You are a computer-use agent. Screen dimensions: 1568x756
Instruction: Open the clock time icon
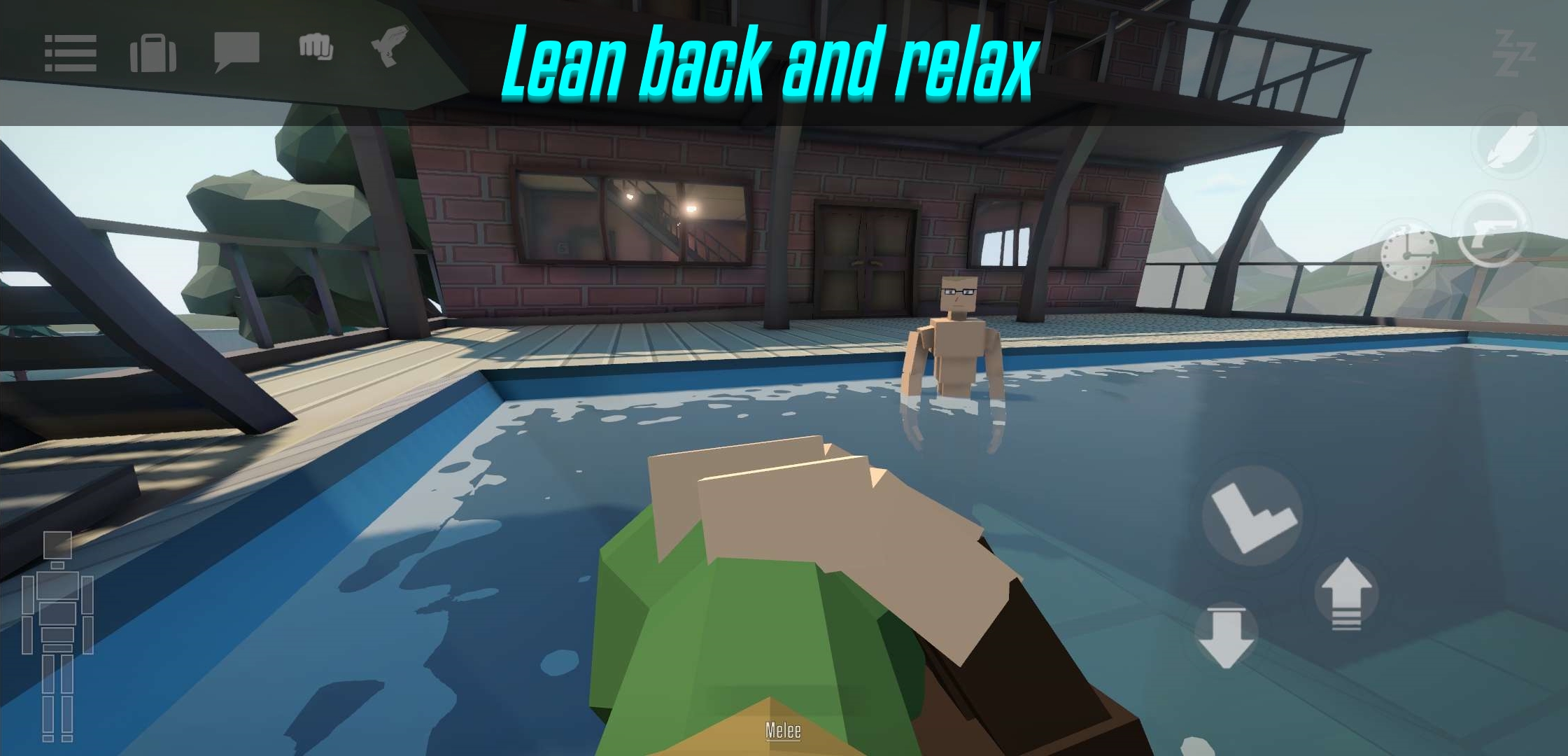(1408, 255)
